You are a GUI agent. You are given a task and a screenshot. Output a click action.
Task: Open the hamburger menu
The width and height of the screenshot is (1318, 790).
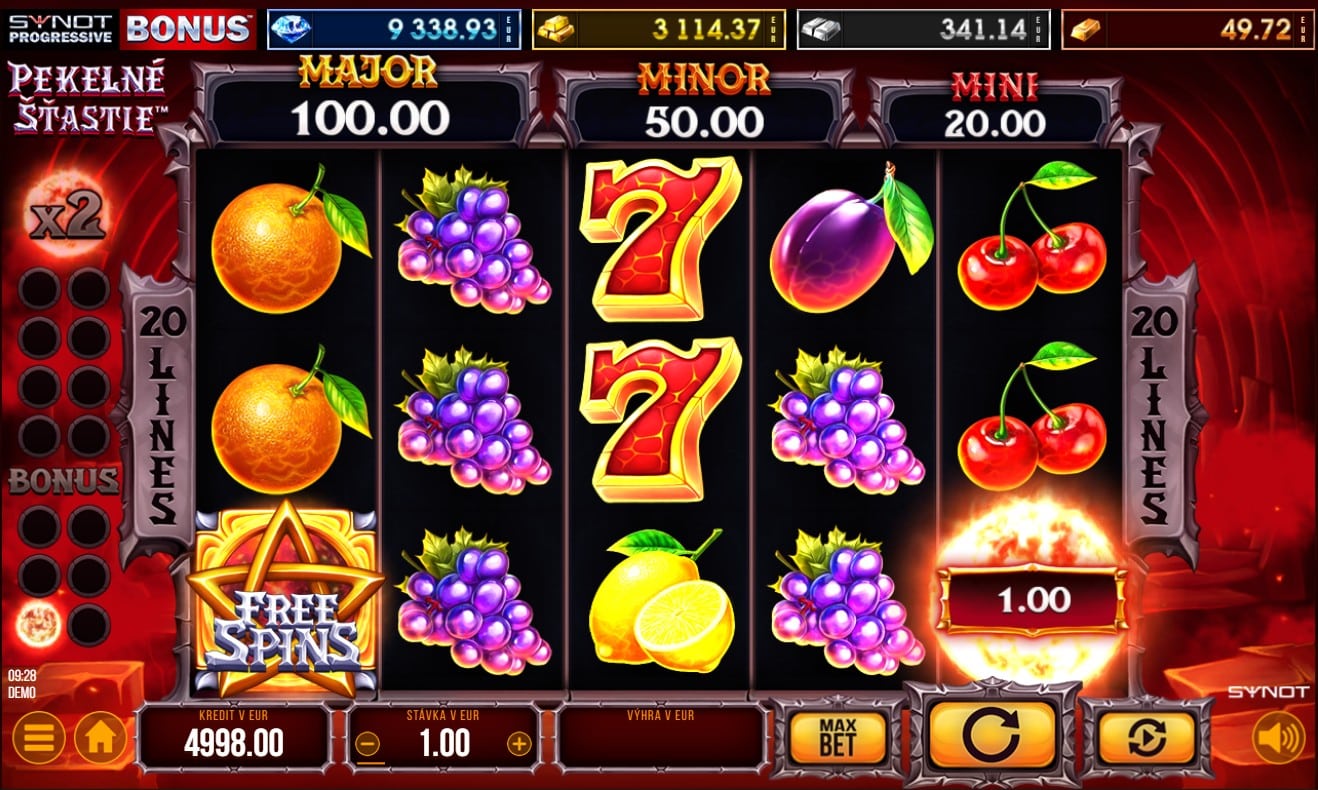click(x=39, y=739)
